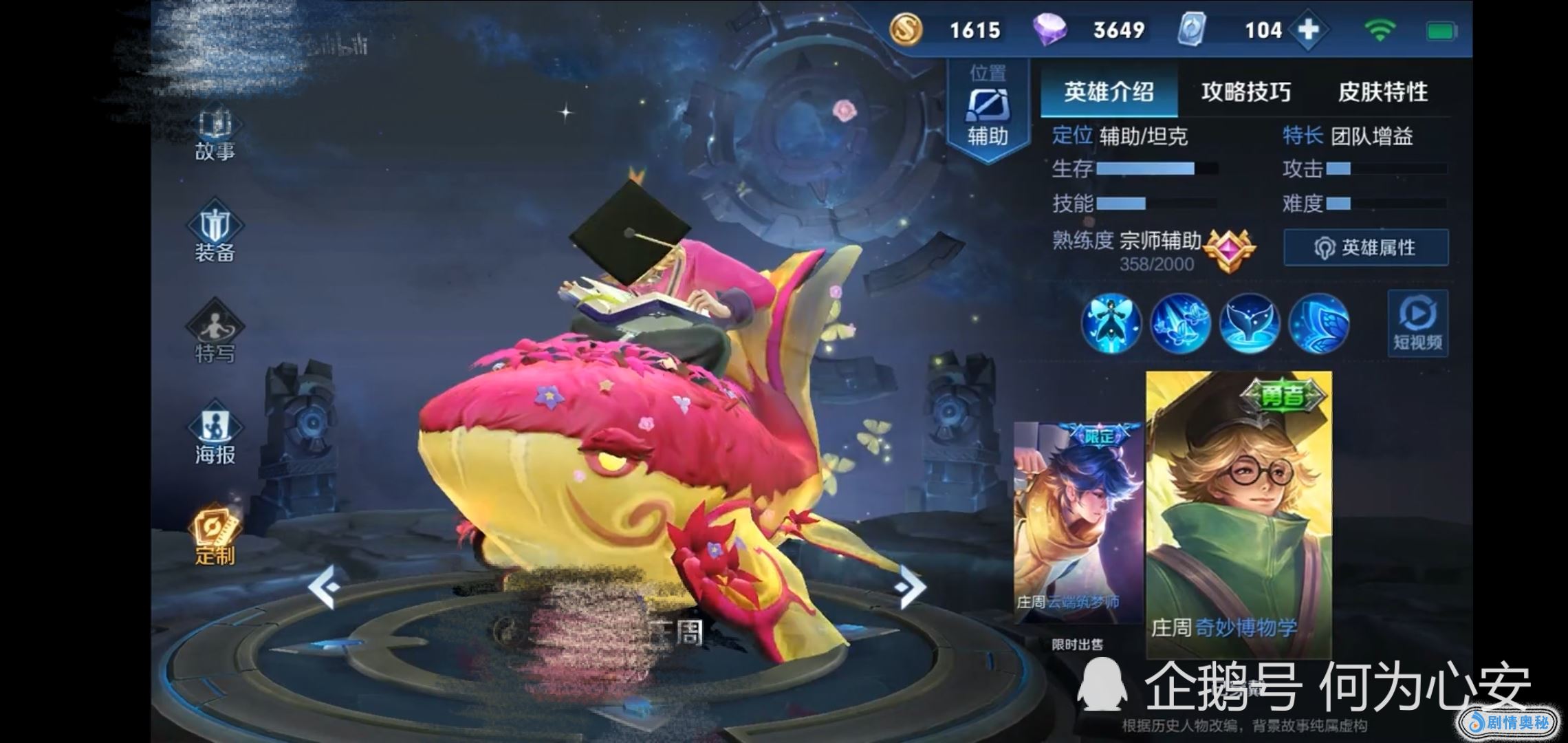Viewport: 1568px width, 743px height.
Task: Add more tickets with the plus button
Action: tap(1308, 30)
